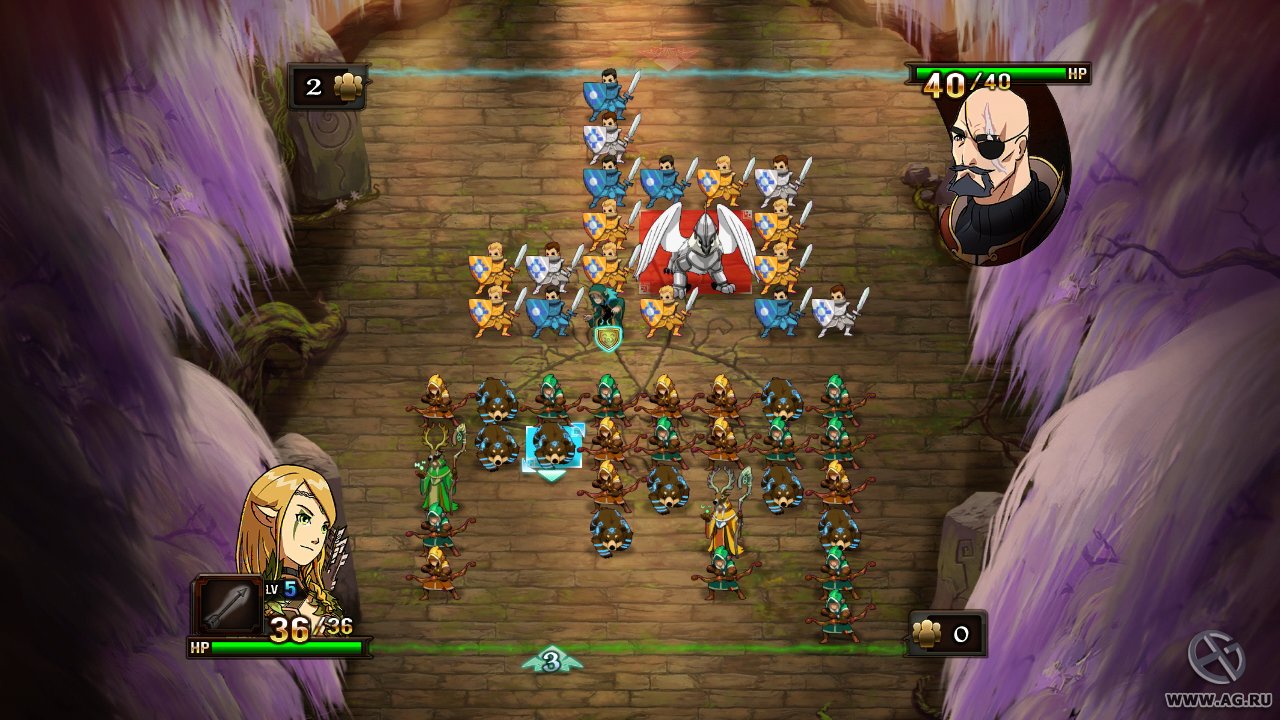
Task: Click the turn arrow marker showing 3
Action: point(549,662)
